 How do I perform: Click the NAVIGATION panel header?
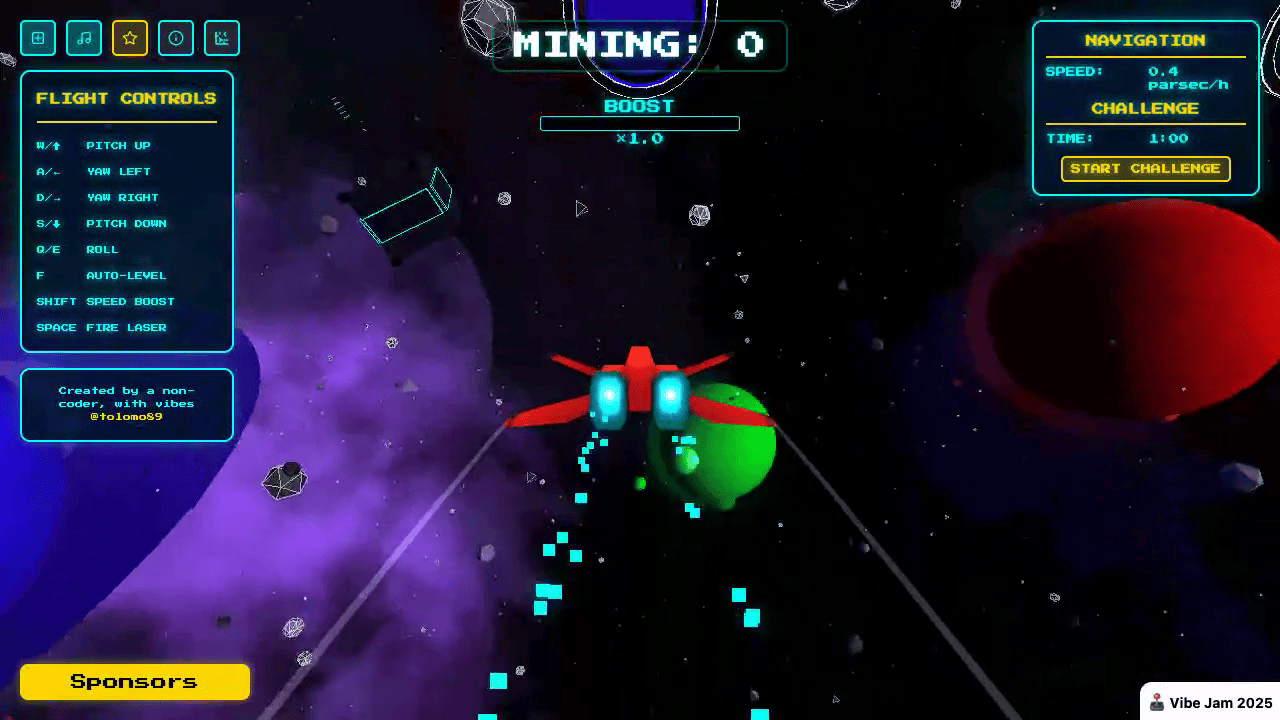coord(1145,40)
